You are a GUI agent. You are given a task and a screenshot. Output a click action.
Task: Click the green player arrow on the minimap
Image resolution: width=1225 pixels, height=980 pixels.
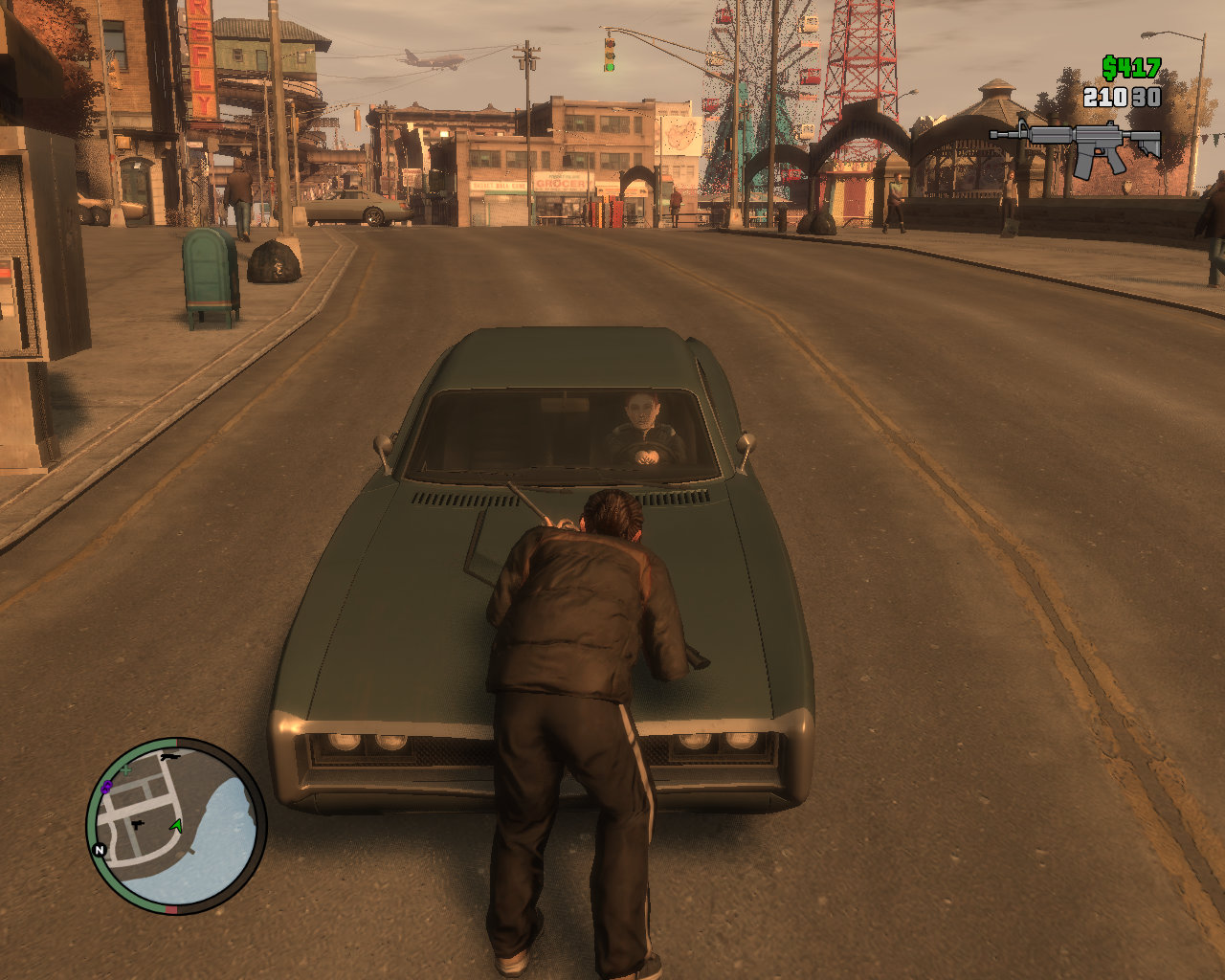pos(176,826)
